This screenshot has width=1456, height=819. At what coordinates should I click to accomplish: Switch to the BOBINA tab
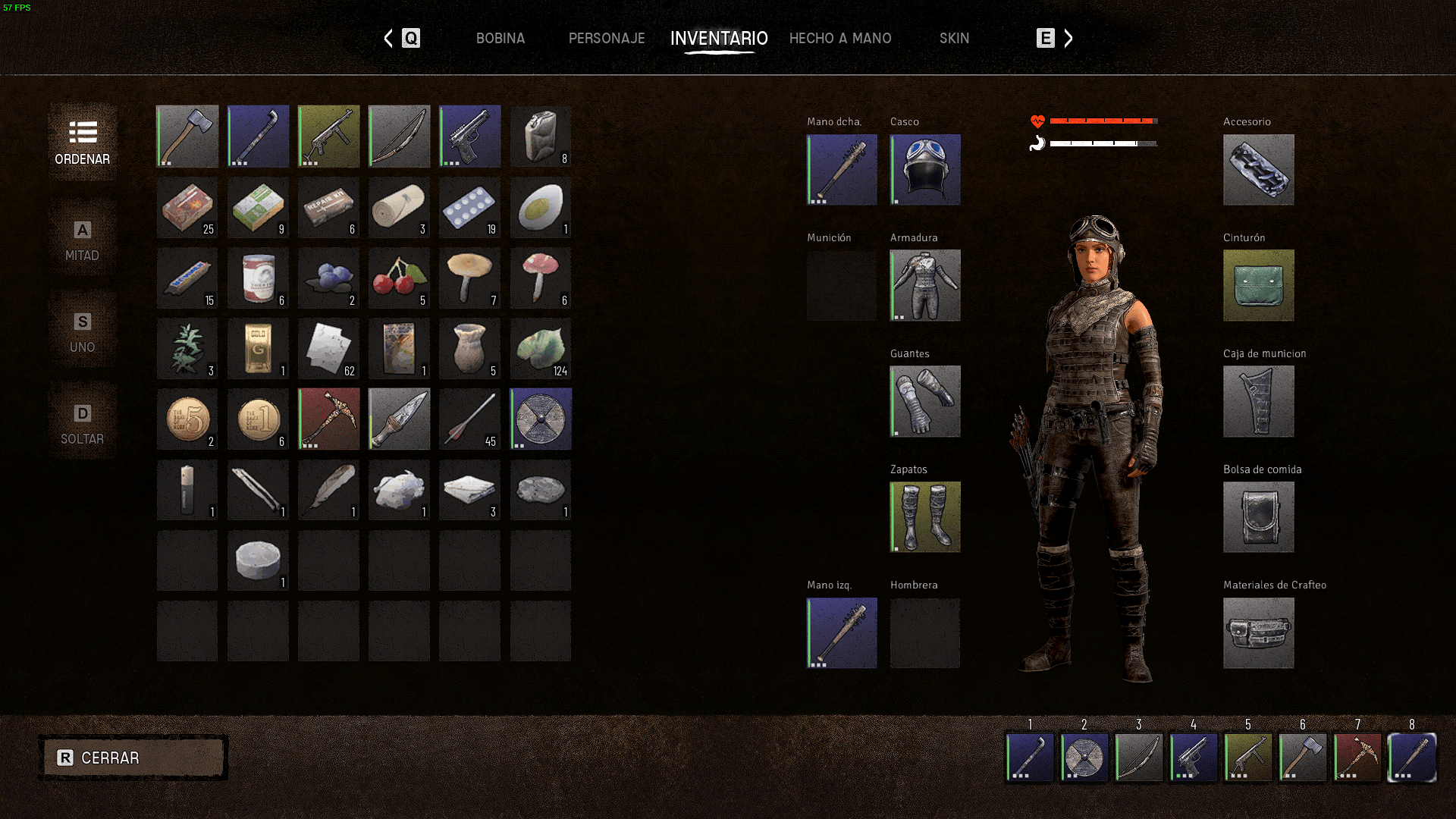pos(500,38)
